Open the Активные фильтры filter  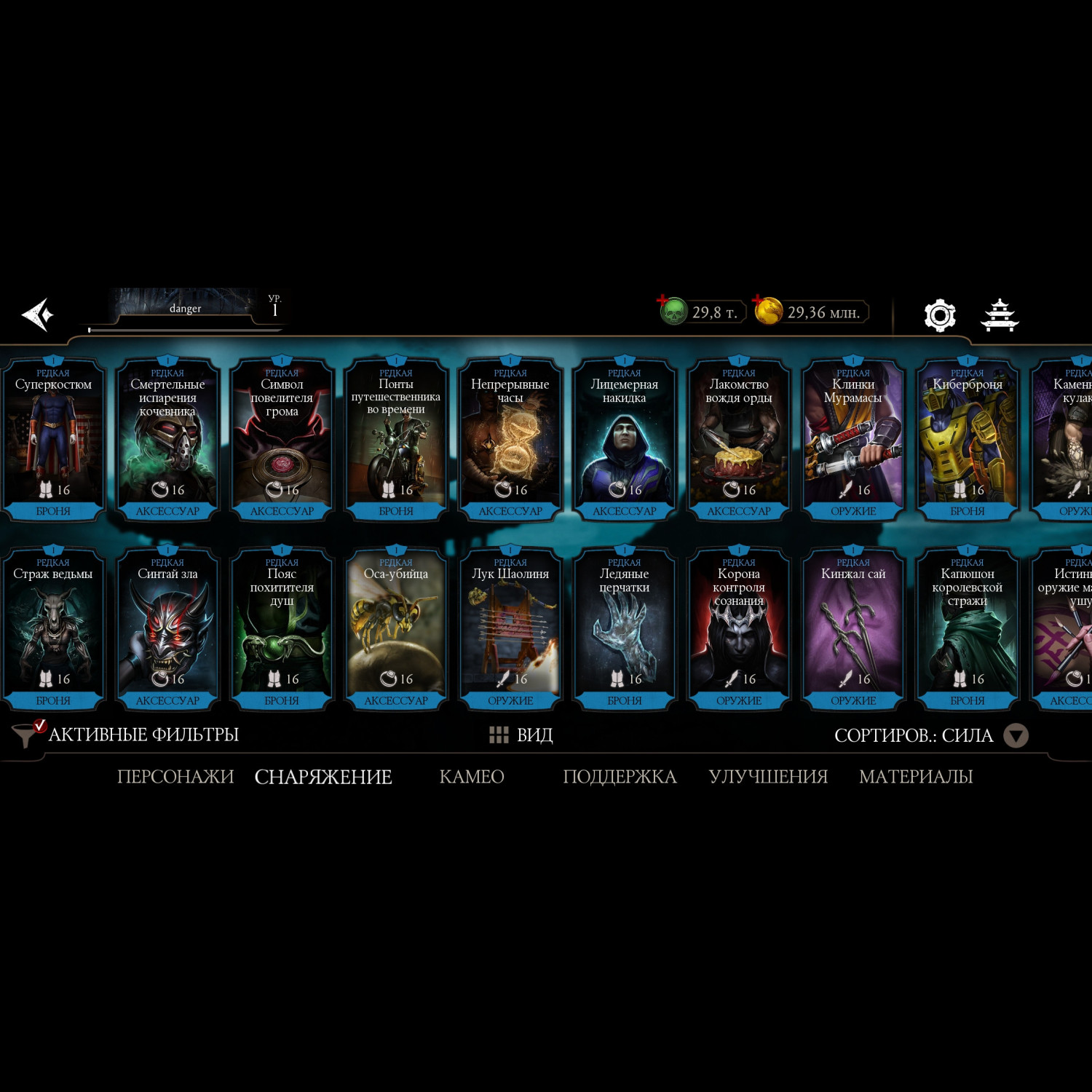127,735
